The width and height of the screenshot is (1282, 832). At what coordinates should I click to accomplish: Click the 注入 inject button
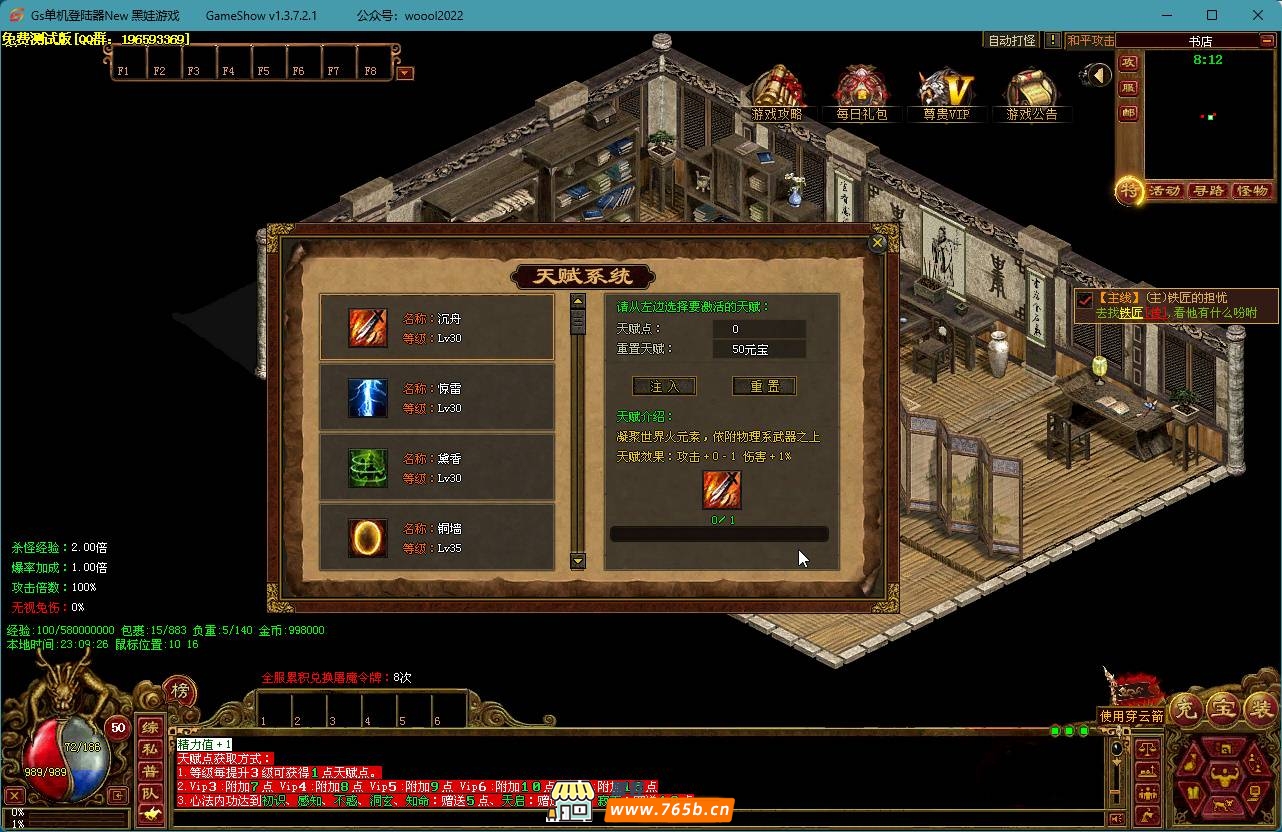point(664,386)
